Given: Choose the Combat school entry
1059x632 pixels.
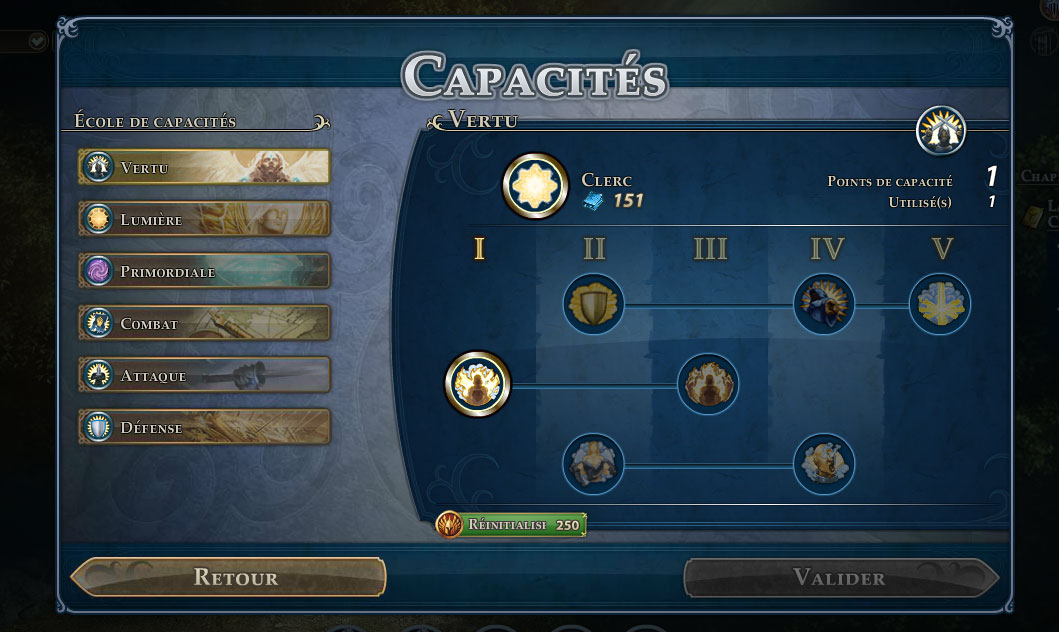Looking at the screenshot, I should (204, 323).
